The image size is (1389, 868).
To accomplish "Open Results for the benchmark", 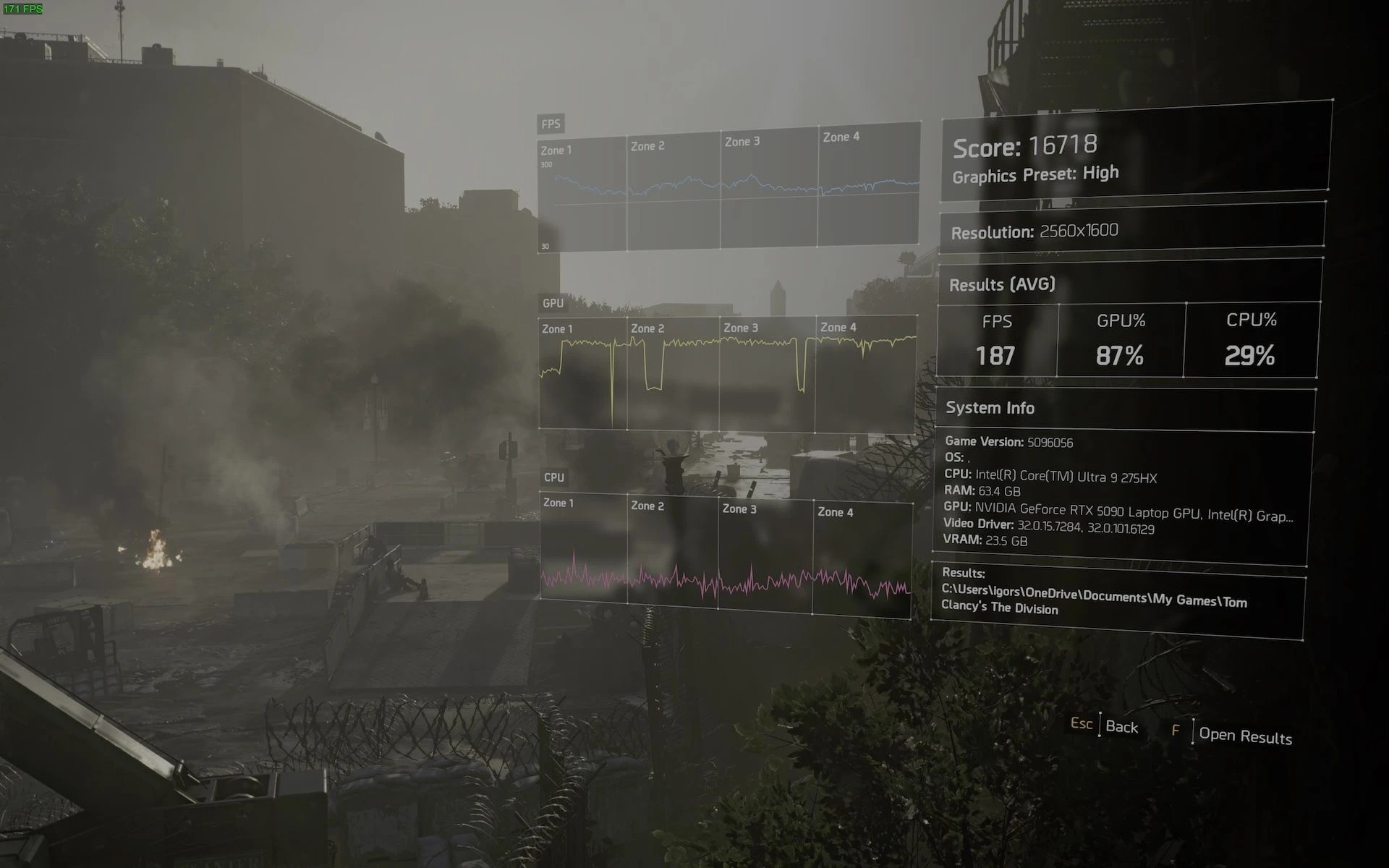I will [1244, 735].
